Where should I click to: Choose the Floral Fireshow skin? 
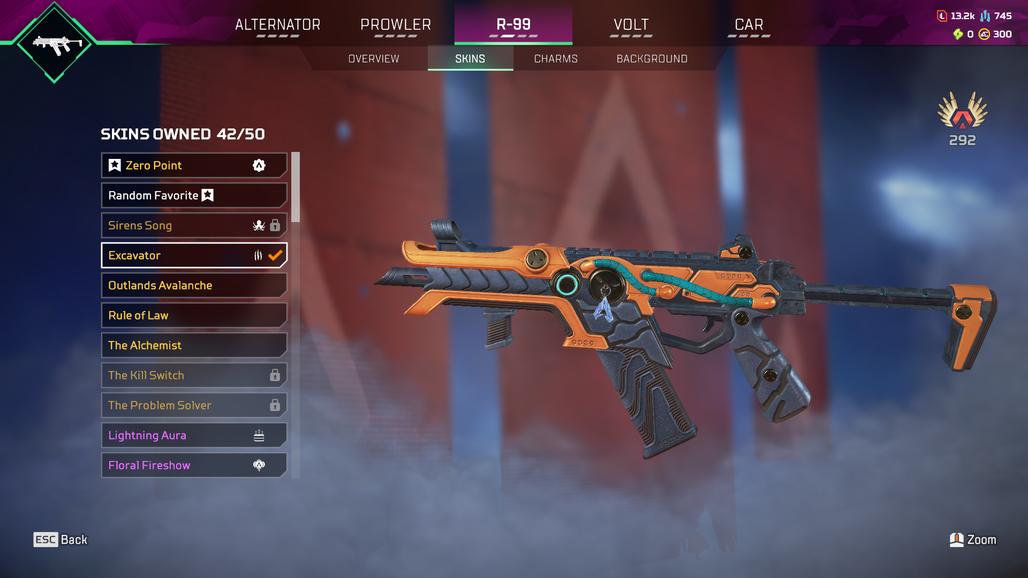tap(194, 465)
